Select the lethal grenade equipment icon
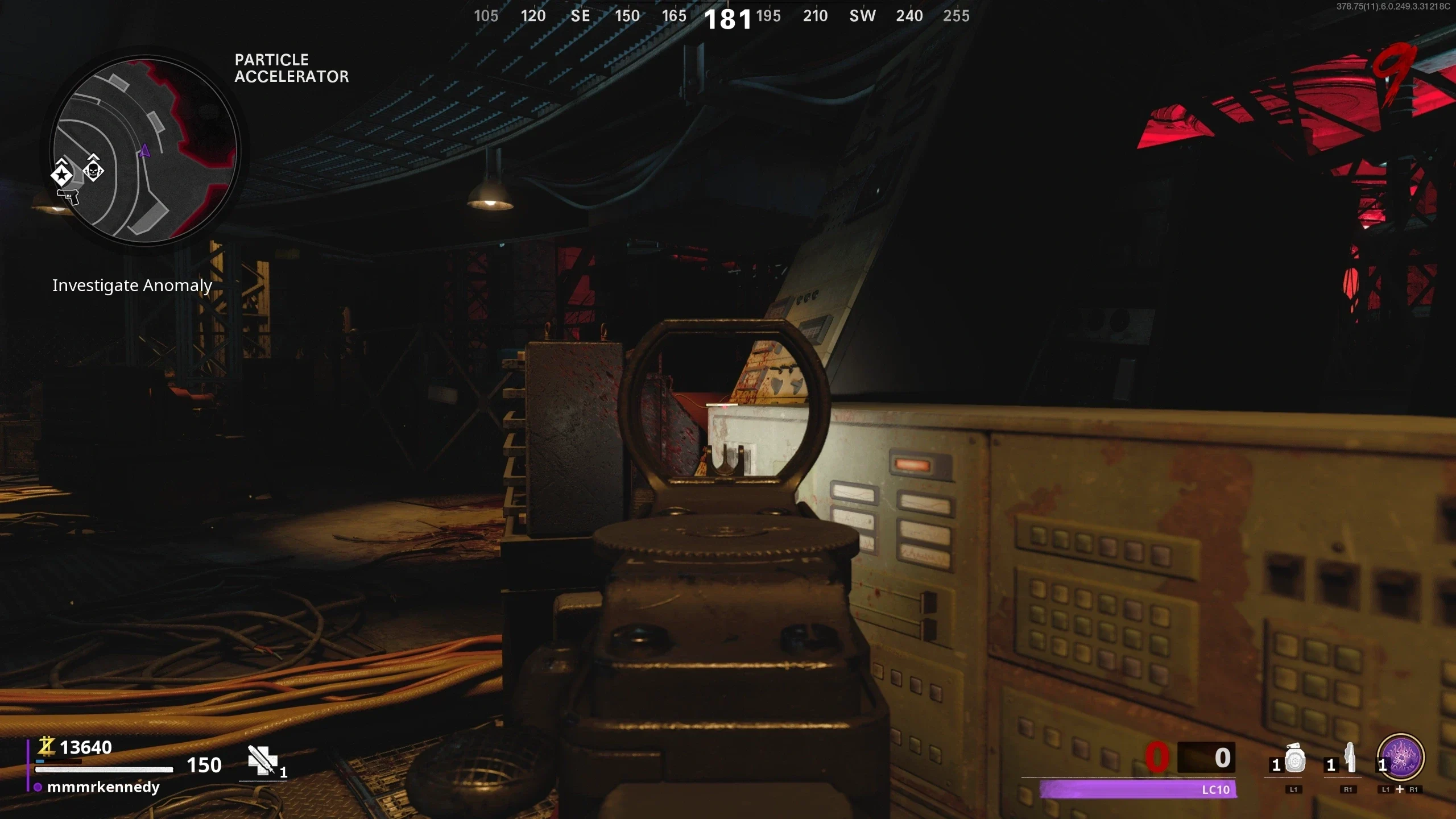The height and width of the screenshot is (819, 1456). click(1295, 759)
